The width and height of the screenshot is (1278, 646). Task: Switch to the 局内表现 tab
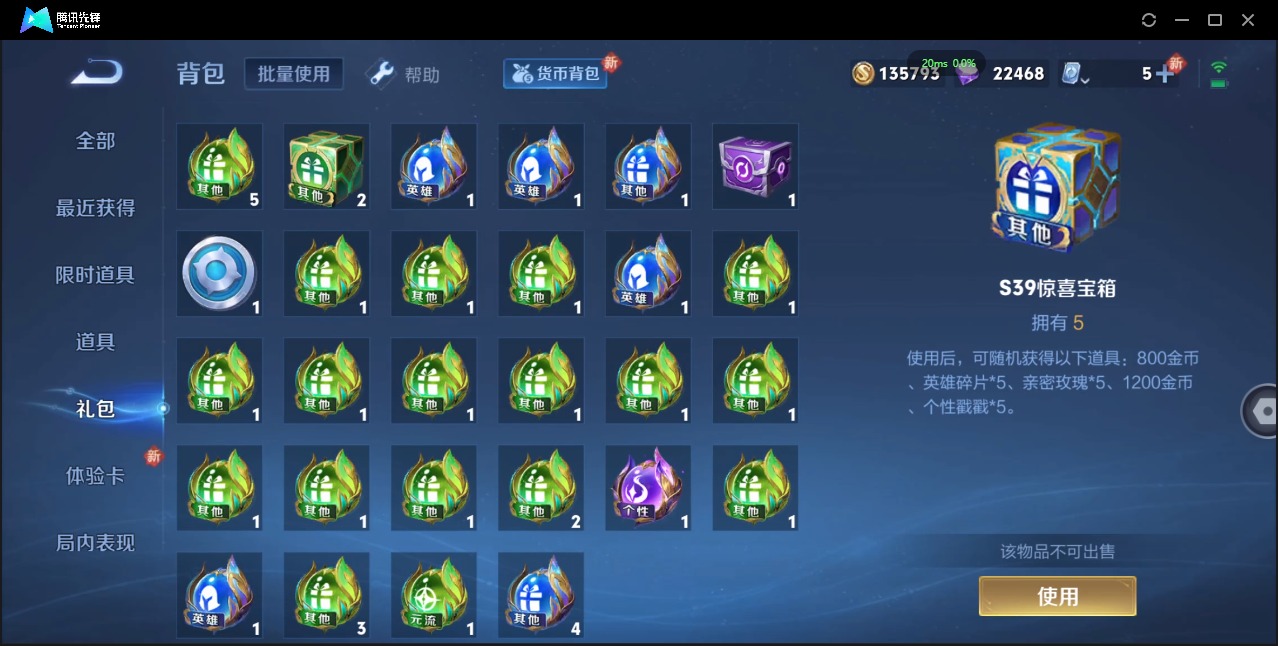point(96,543)
